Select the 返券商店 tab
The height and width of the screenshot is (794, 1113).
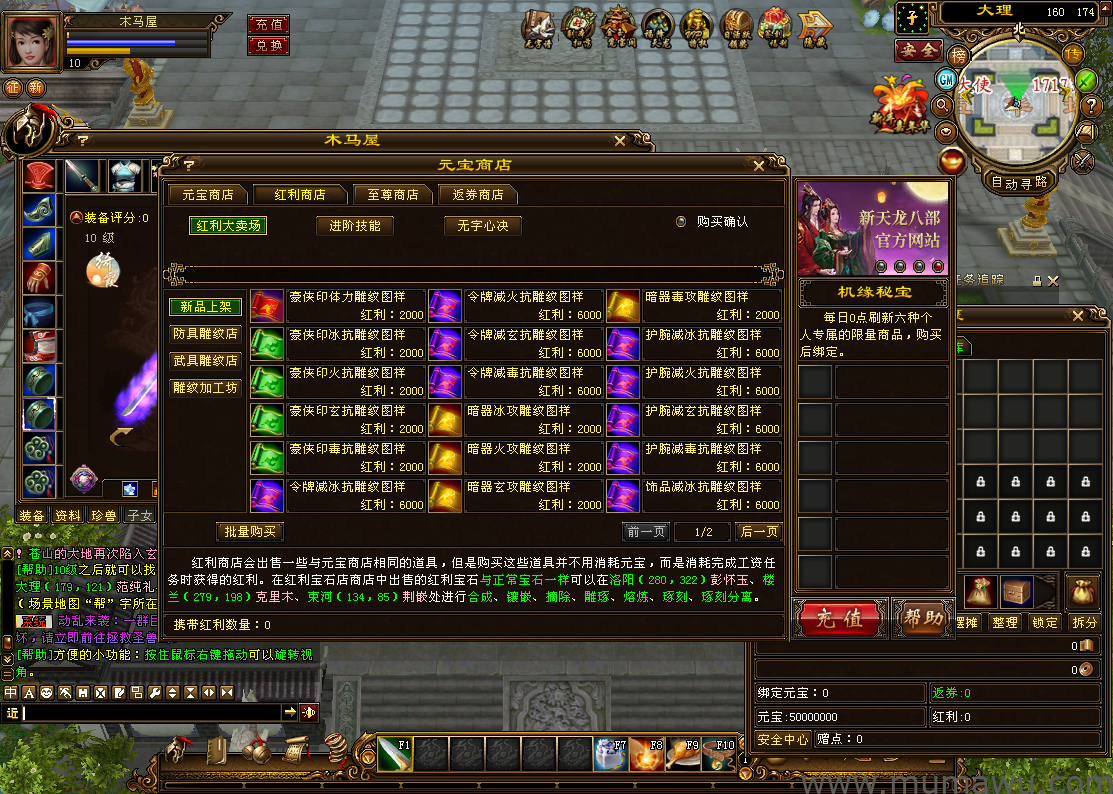[478, 194]
